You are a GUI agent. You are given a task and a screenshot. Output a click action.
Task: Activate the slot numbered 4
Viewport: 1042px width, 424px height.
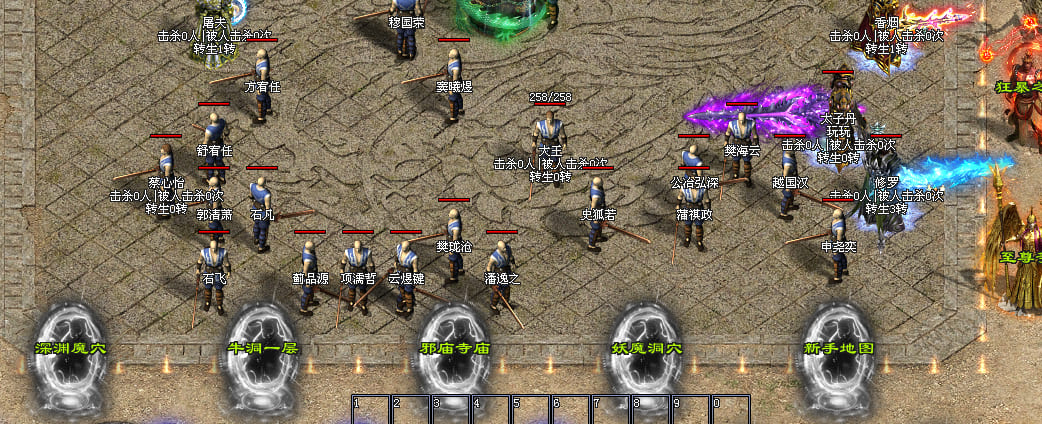491,410
